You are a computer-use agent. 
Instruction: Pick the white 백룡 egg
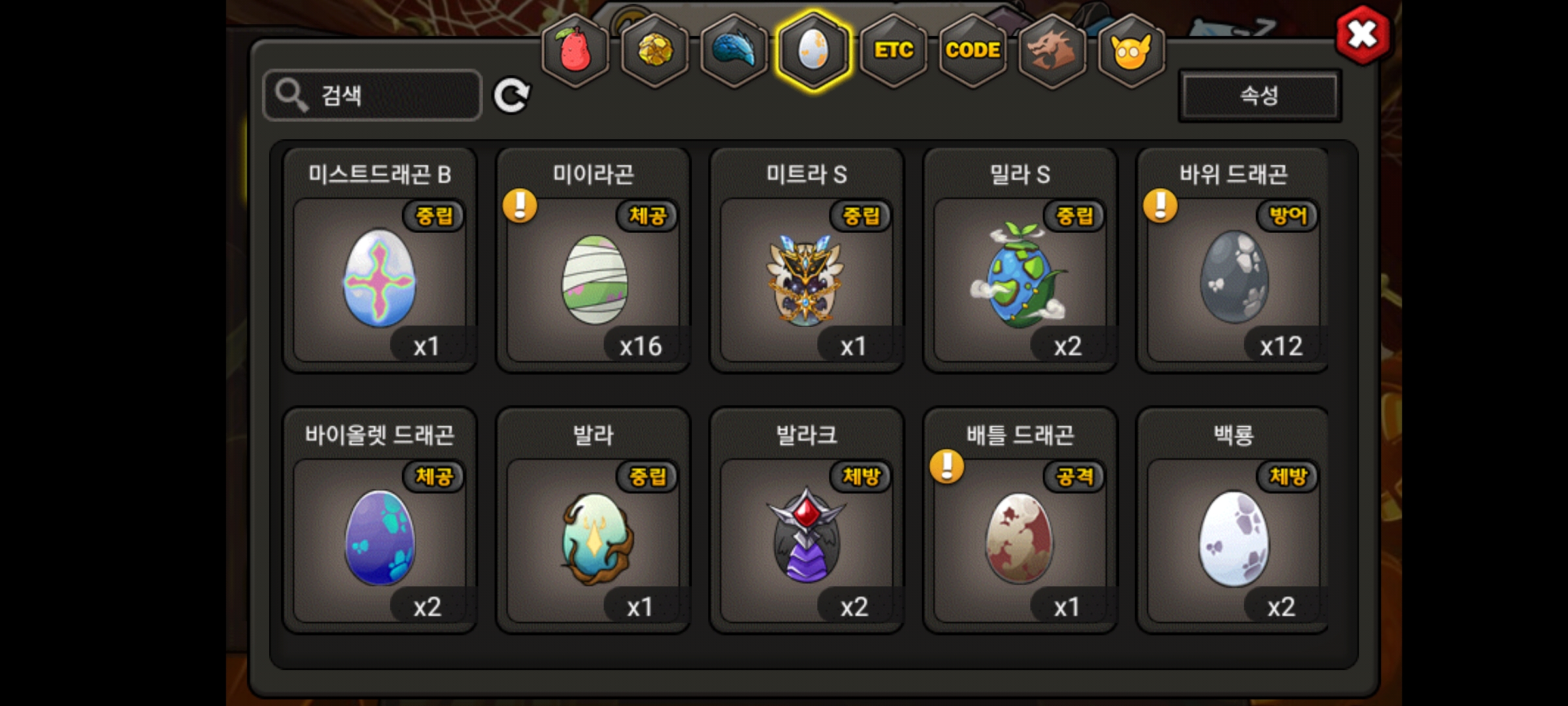point(1233,539)
